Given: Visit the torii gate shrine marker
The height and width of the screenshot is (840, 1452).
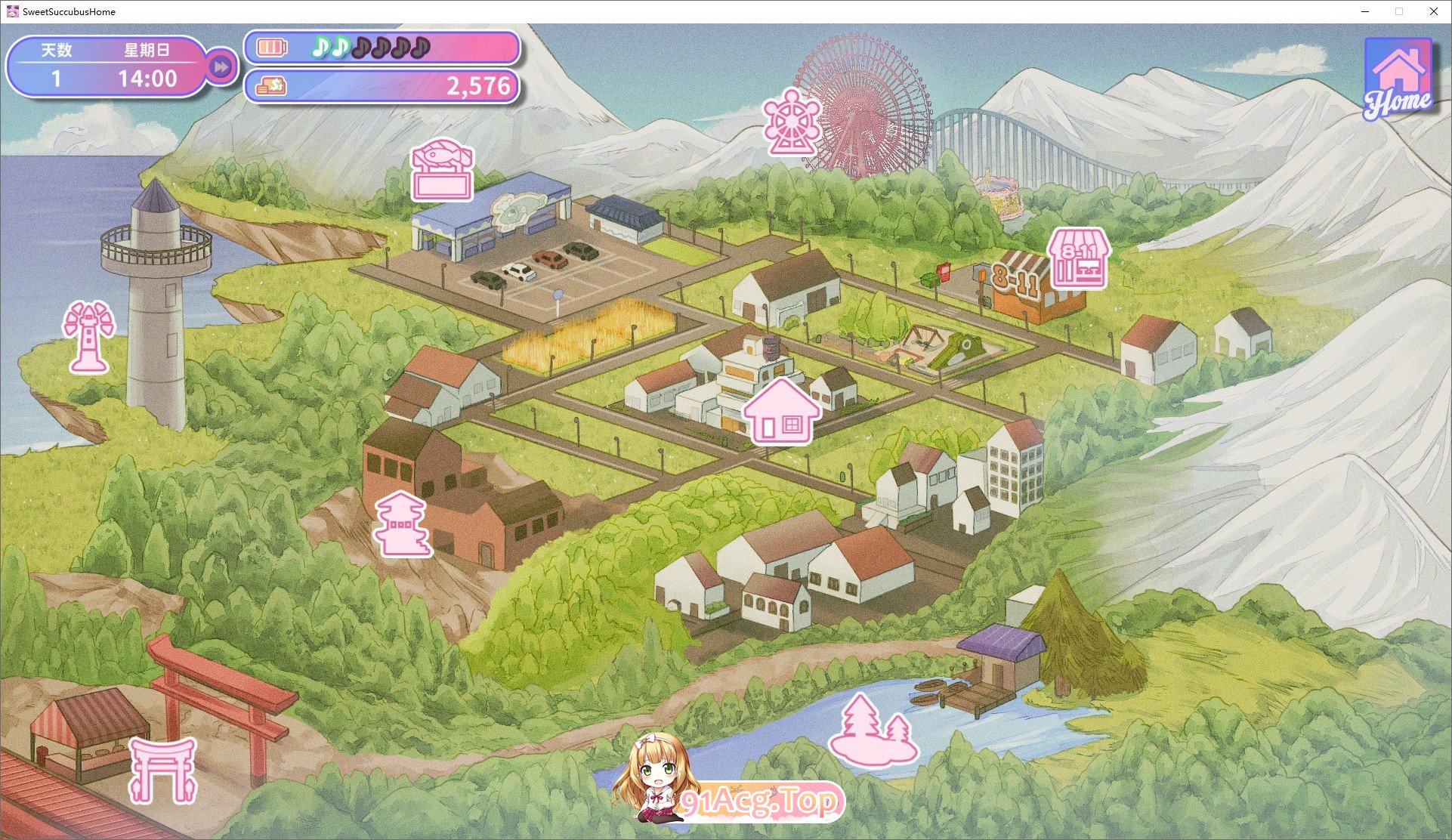Looking at the screenshot, I should click(x=162, y=770).
